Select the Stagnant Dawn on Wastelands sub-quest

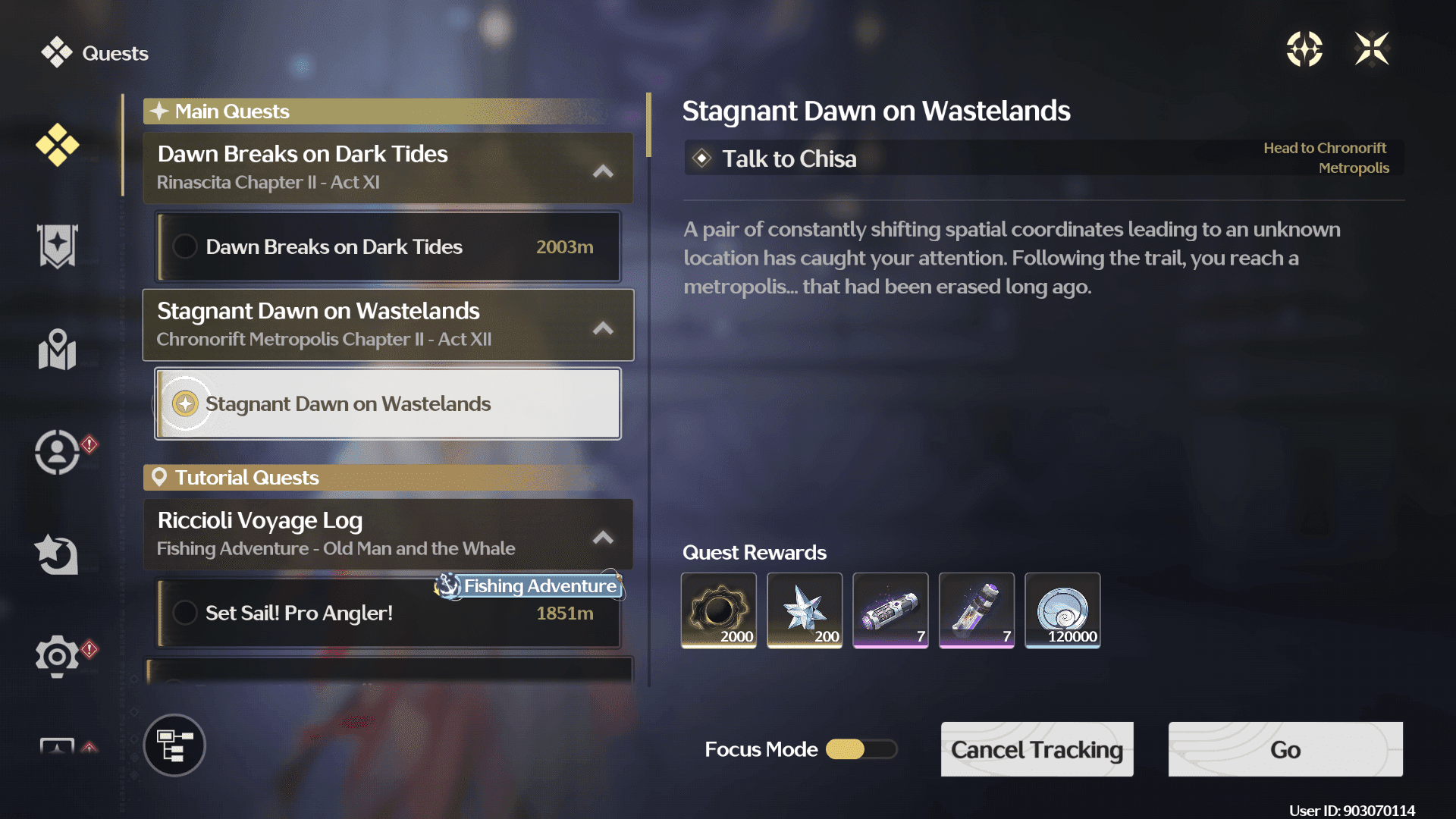[388, 403]
